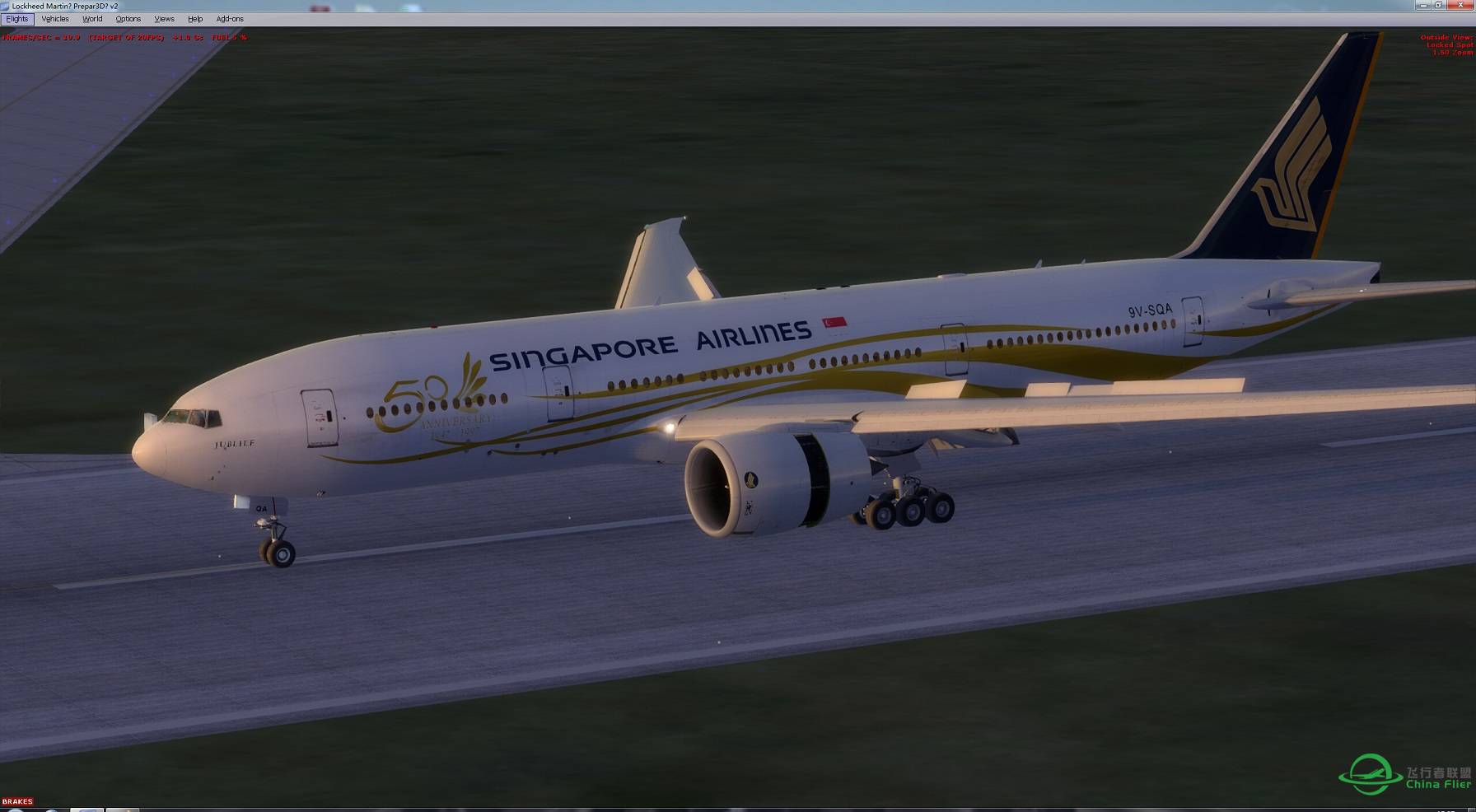
Task: Minimize the Prepar3D window
Action: (1424, 5)
